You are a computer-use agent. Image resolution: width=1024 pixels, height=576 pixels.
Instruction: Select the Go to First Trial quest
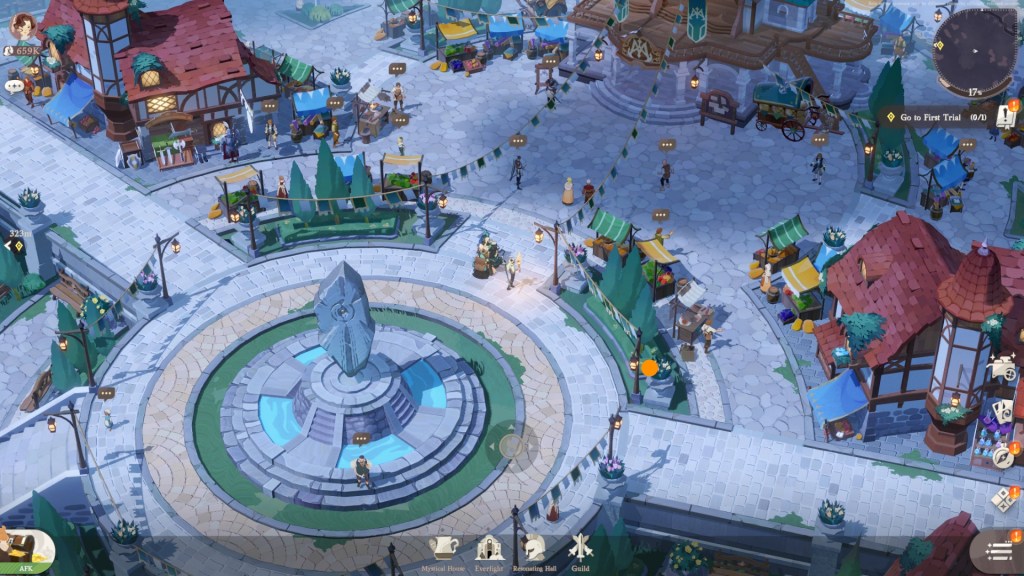937,117
